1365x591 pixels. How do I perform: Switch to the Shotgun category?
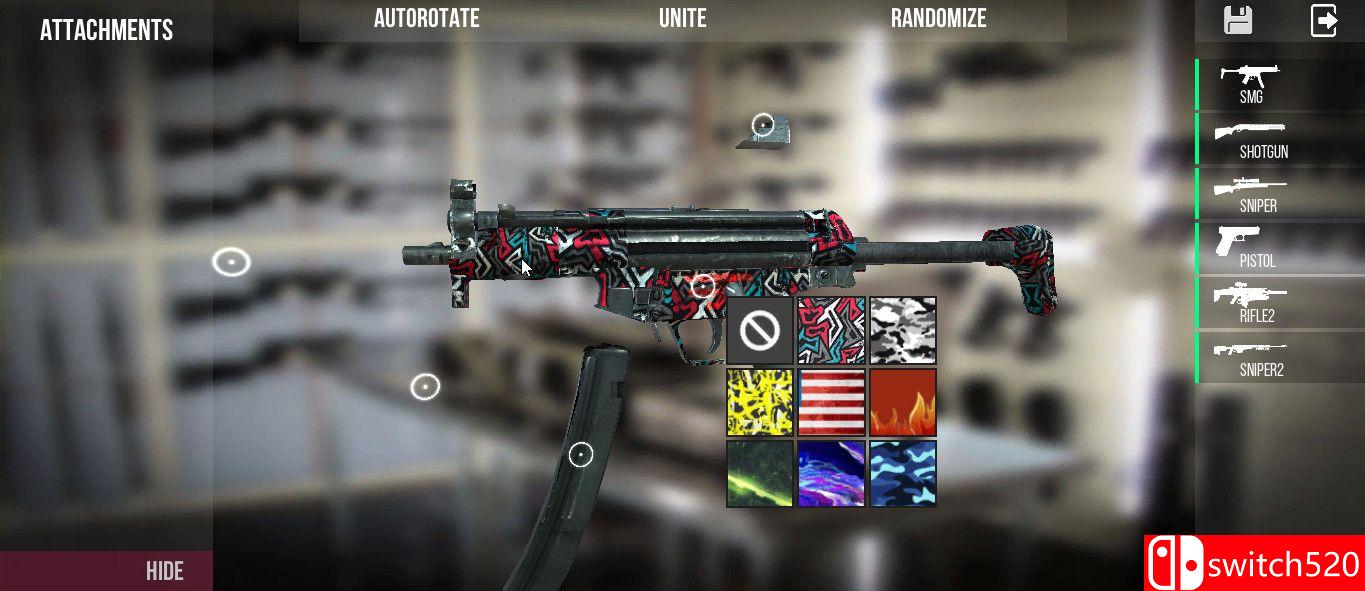coord(1262,139)
